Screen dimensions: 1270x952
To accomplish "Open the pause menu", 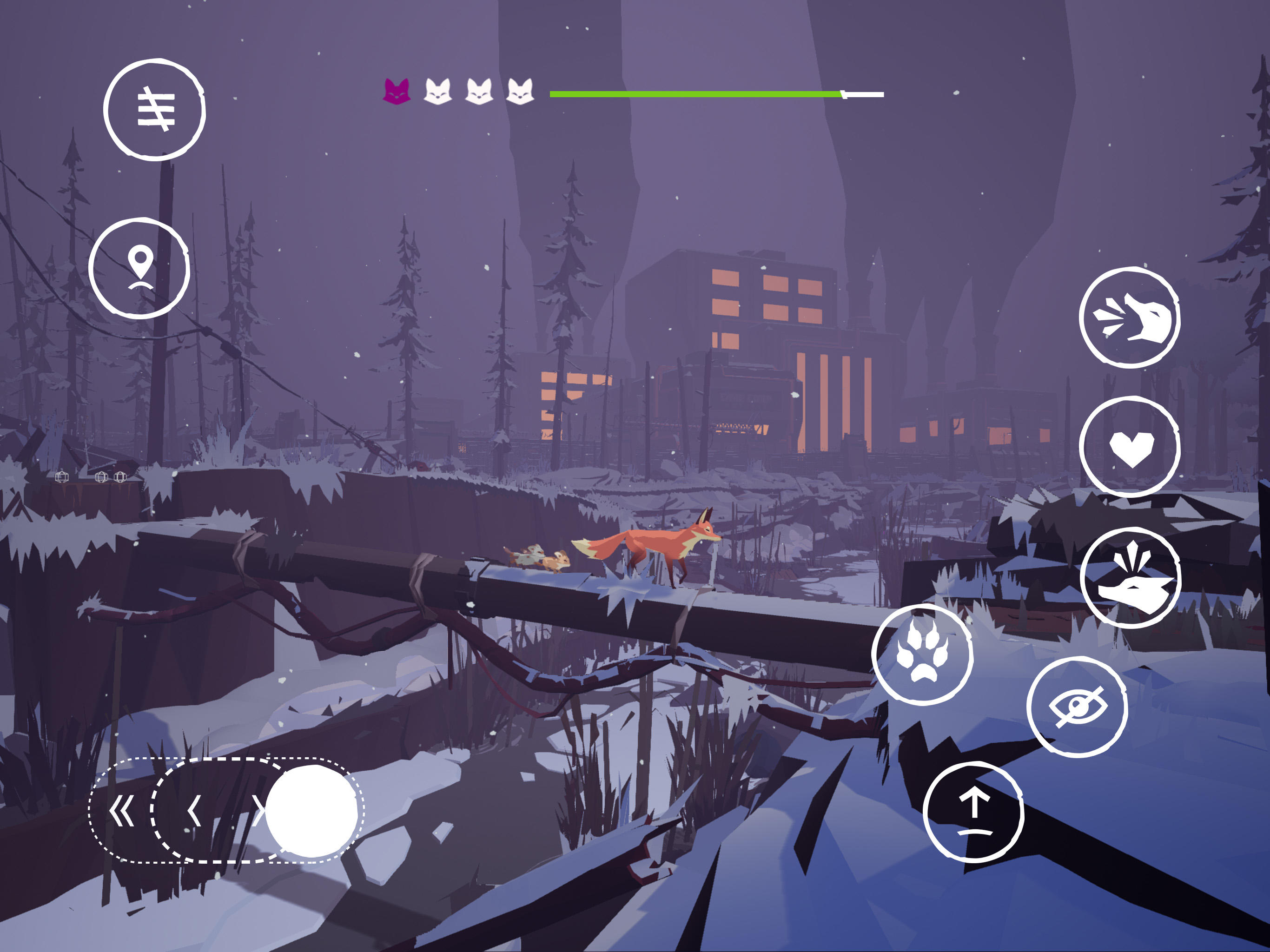I will (156, 109).
